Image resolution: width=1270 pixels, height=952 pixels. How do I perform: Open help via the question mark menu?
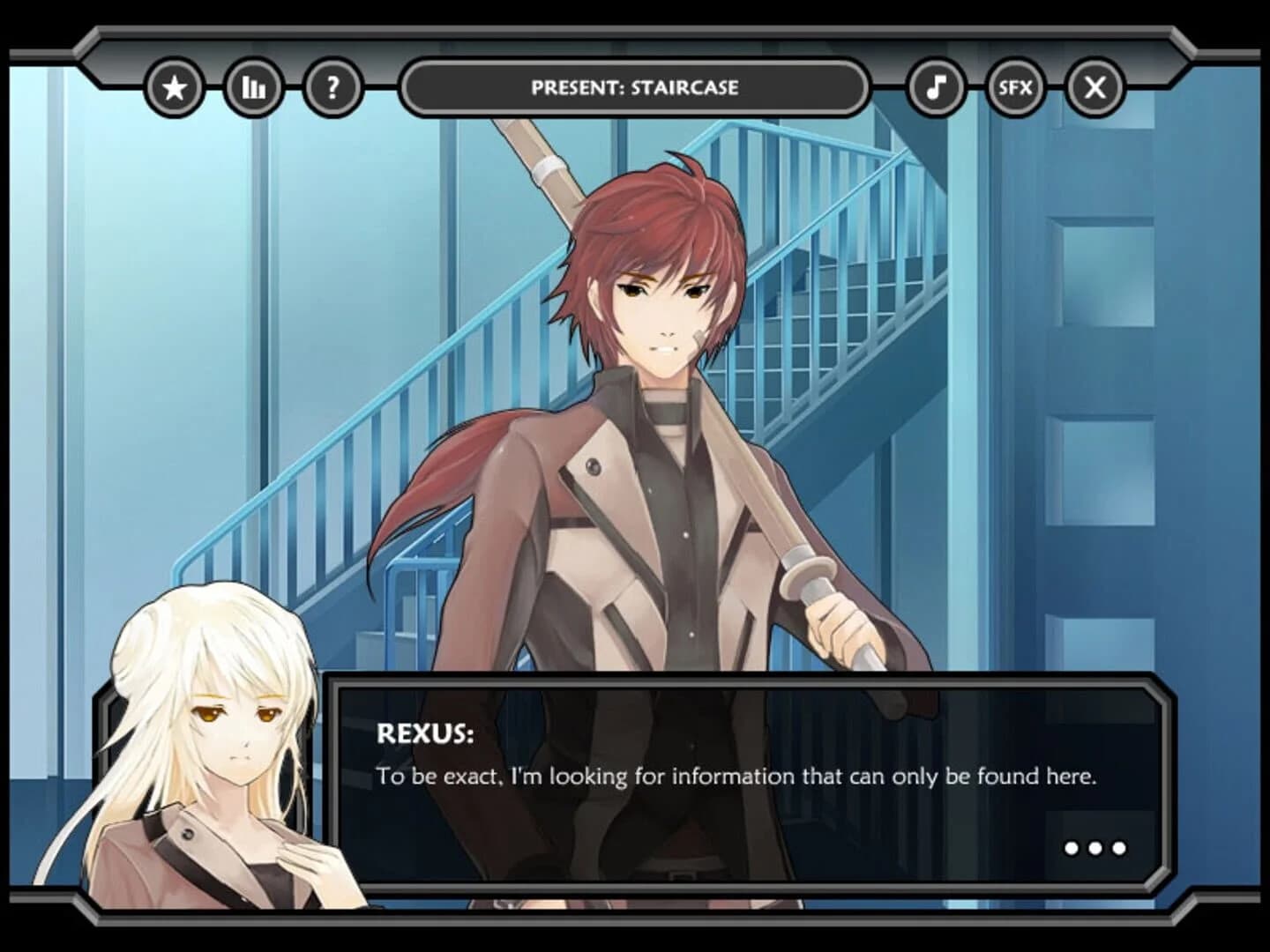click(332, 86)
